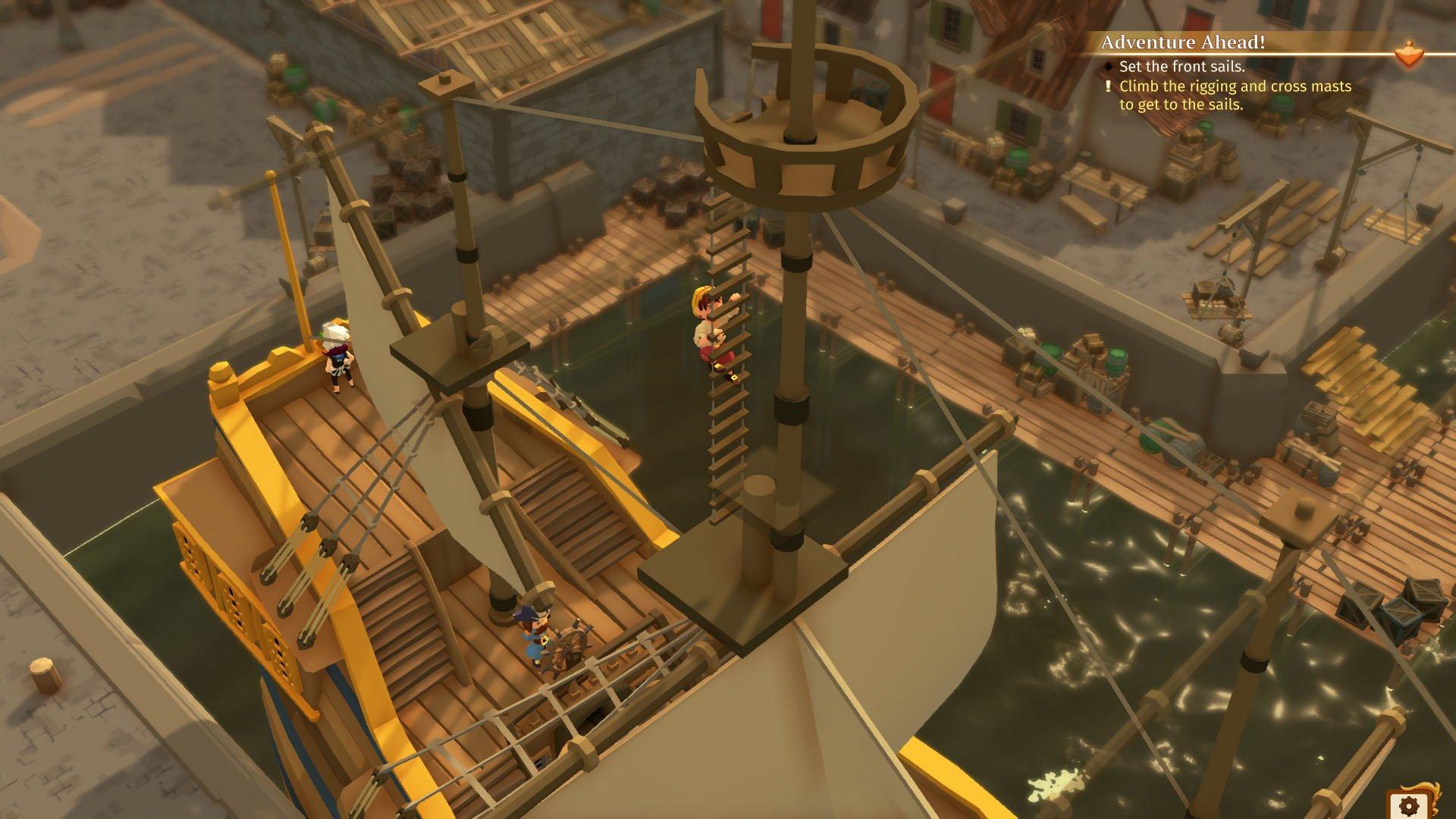This screenshot has height=819, width=1456.
Task: Click the orange spinning-top tracker toggle
Action: (x=1409, y=53)
